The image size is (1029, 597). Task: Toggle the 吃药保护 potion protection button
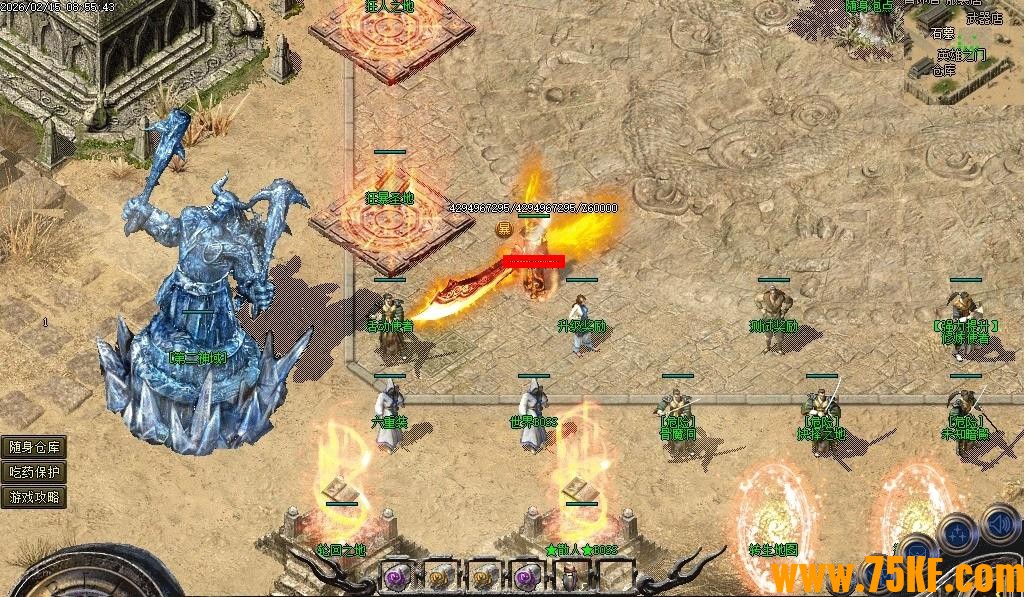coord(34,472)
